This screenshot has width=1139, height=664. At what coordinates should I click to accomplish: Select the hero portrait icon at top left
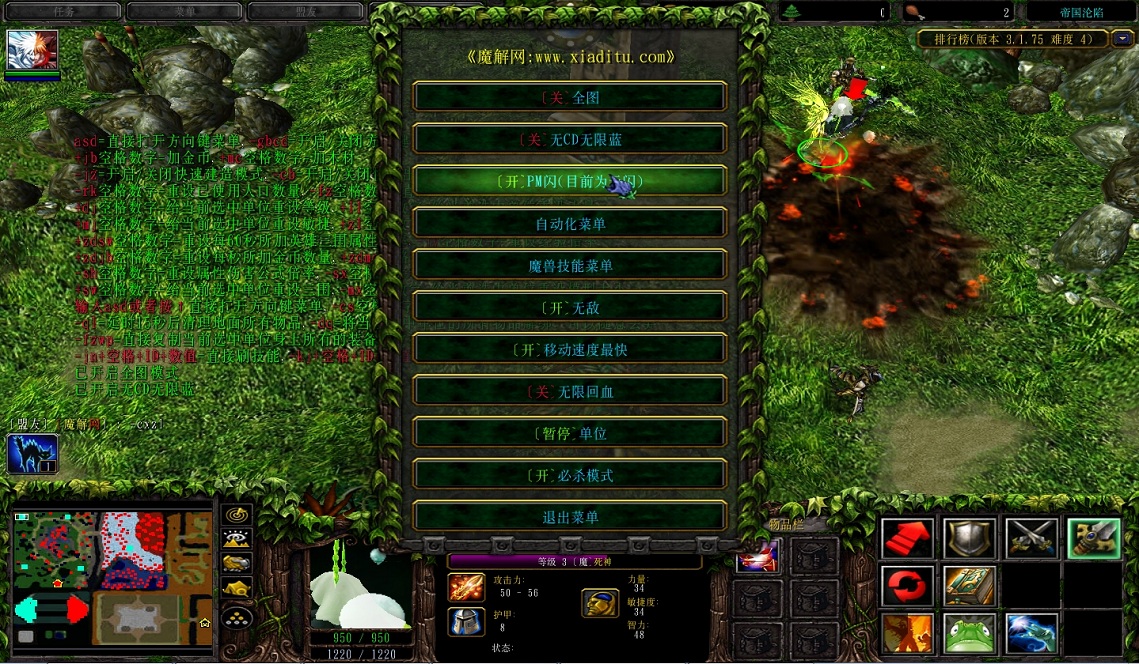tap(33, 50)
